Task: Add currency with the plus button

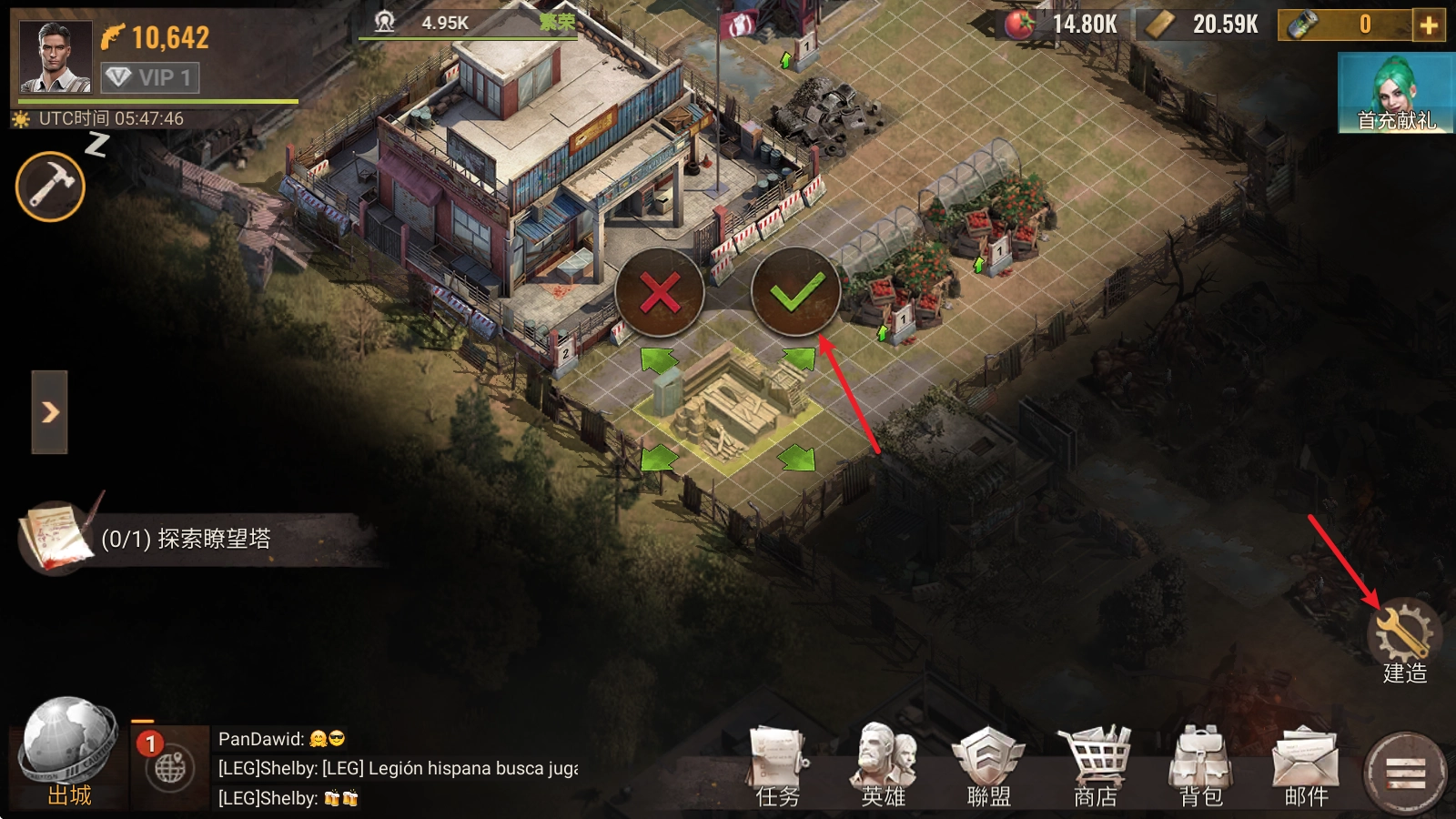Action: point(1429,25)
